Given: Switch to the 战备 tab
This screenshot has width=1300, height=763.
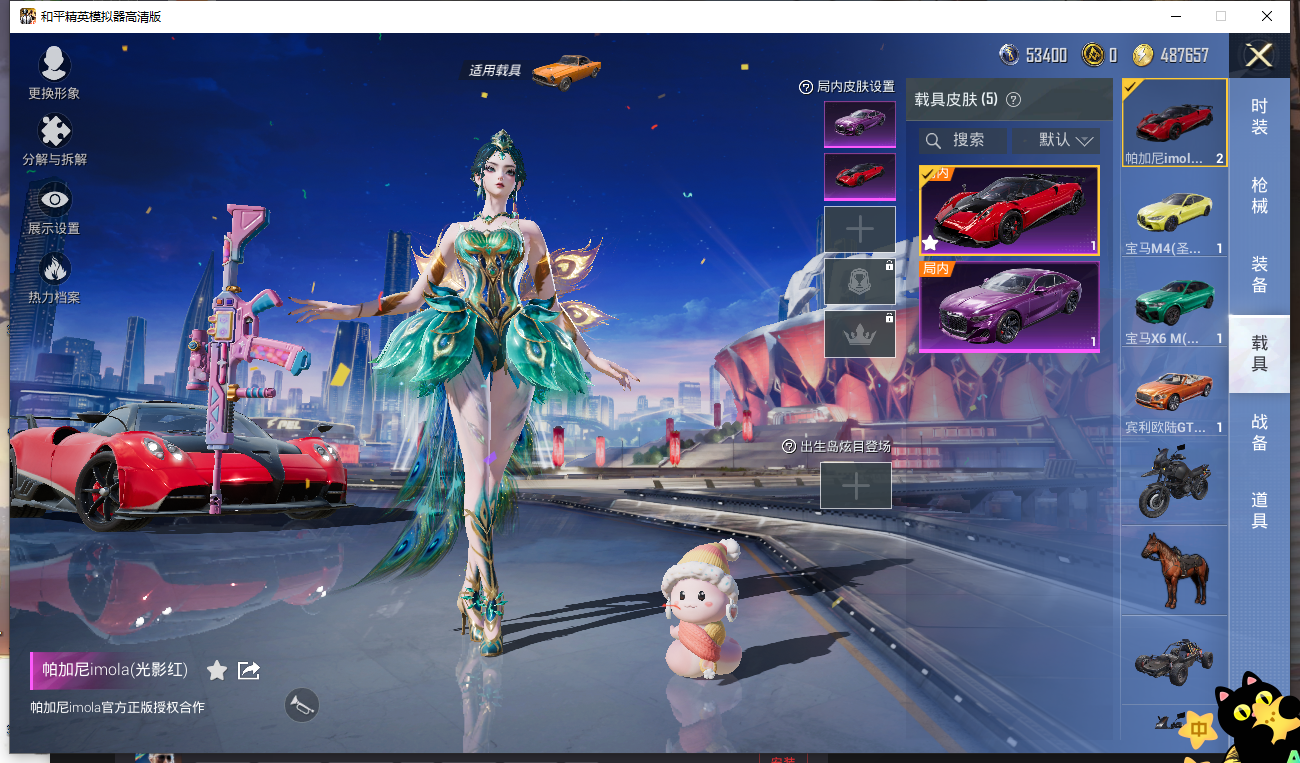Looking at the screenshot, I should pos(1259,432).
